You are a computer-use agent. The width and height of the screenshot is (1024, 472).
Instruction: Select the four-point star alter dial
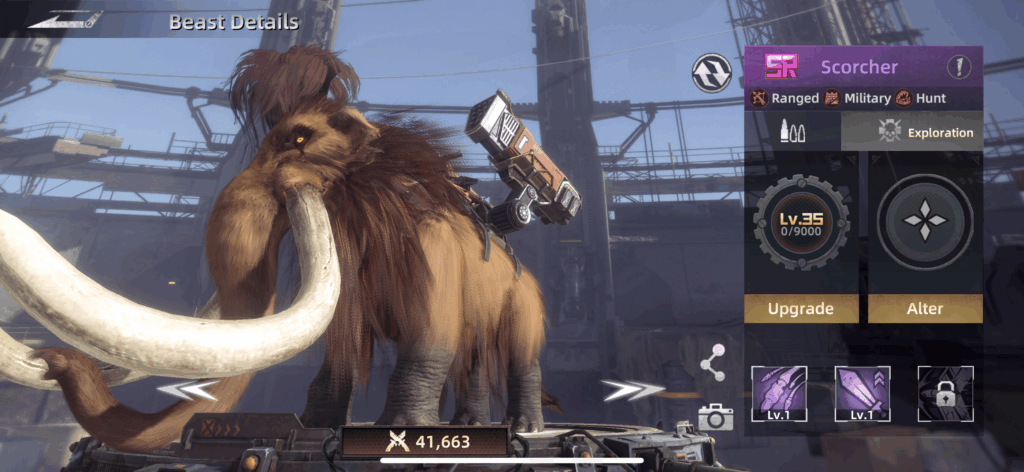click(x=925, y=222)
